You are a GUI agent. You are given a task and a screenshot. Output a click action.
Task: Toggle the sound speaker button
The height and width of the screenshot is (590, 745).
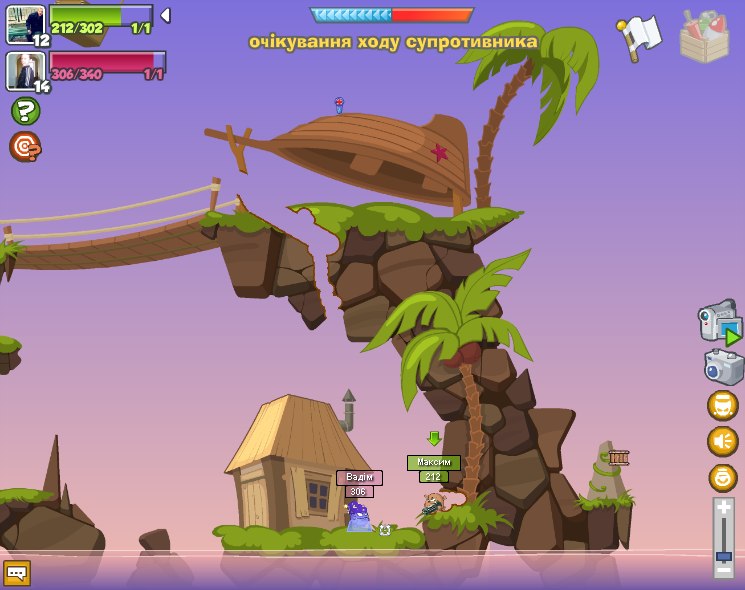722,441
